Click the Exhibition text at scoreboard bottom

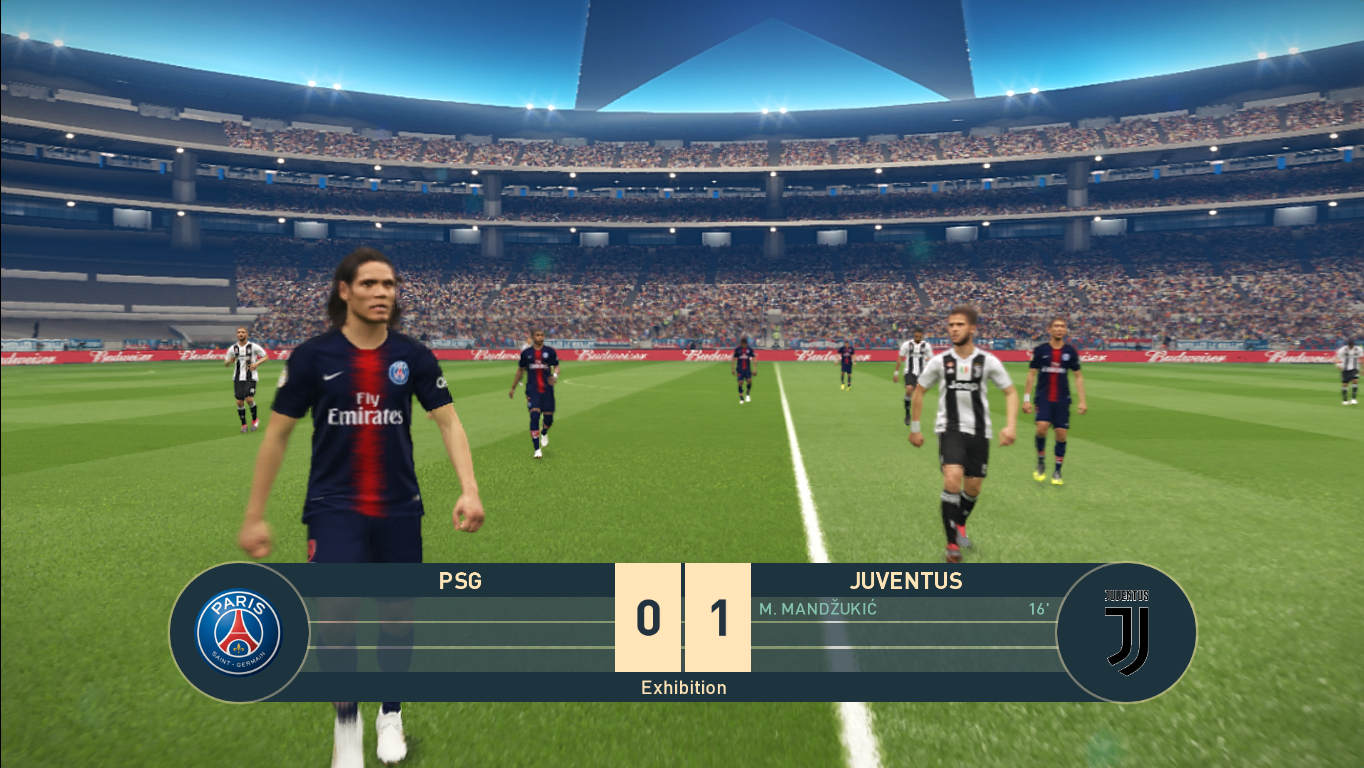[683, 687]
